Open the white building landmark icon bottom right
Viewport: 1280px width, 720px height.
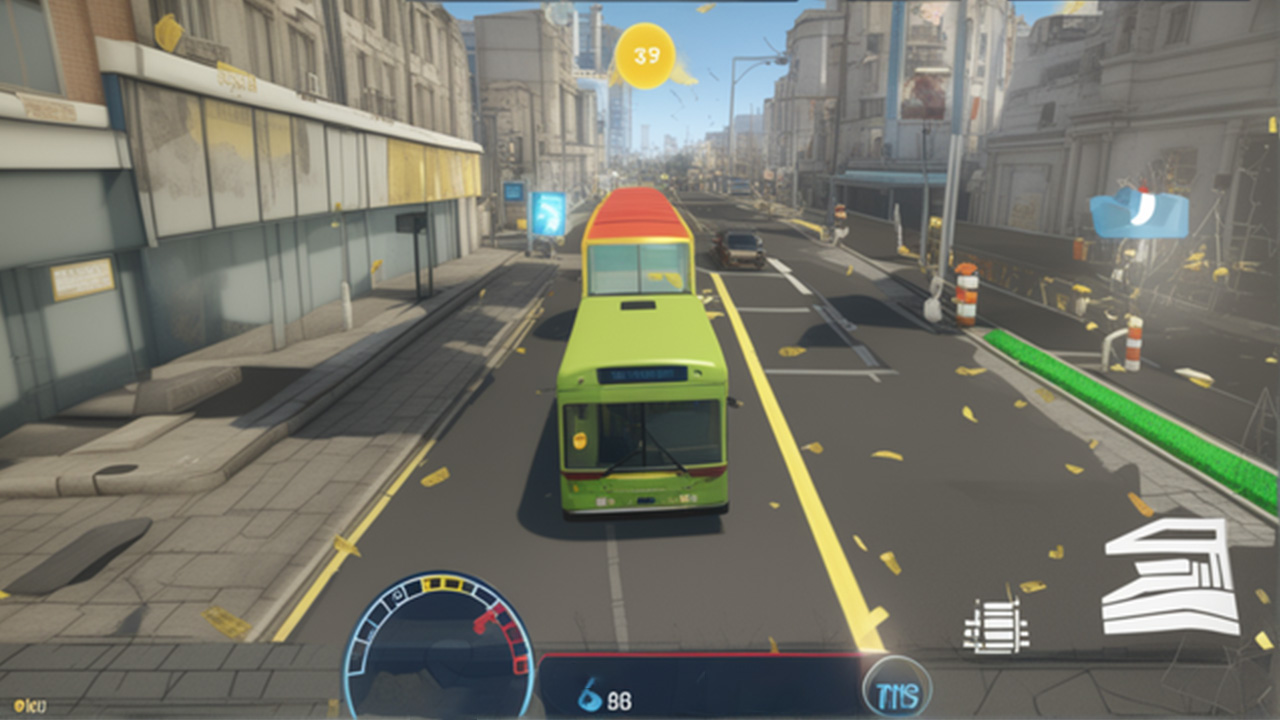1166,575
